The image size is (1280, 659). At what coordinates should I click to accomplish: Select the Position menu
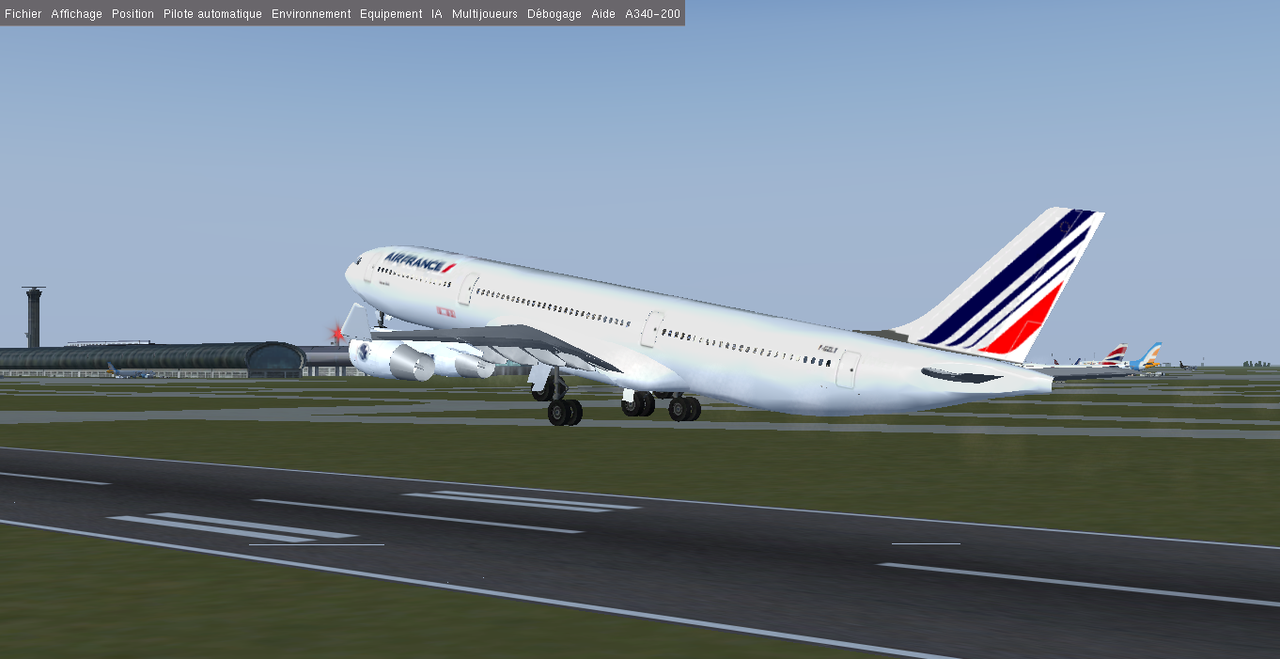pos(133,14)
